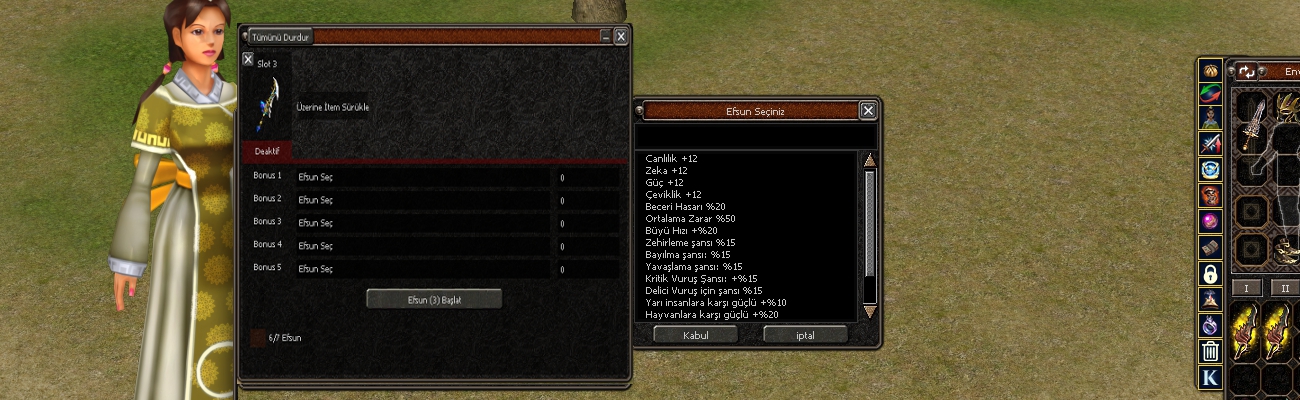The image size is (1300, 400).
Task: Close the Efsun Seçiniz window
Action: point(868,111)
